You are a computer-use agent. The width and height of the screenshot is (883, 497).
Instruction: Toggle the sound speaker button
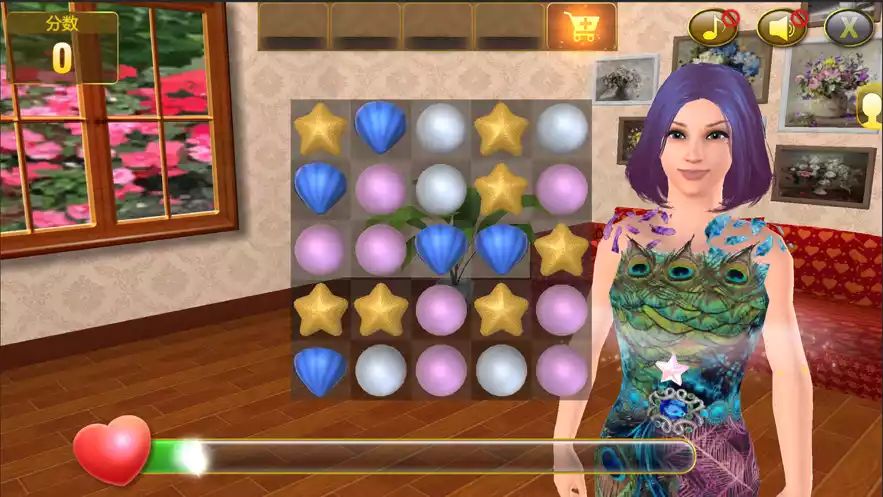click(x=781, y=27)
